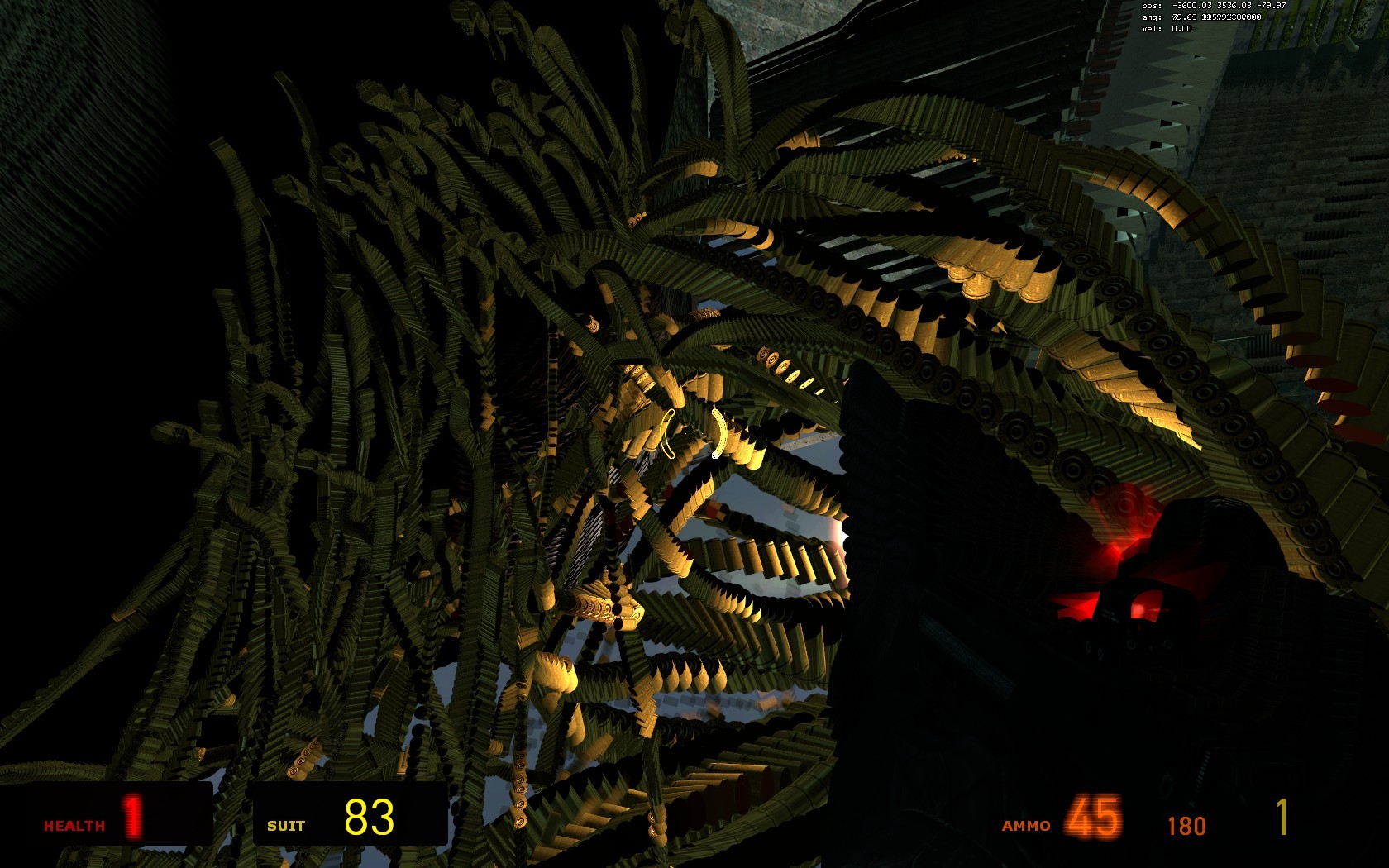1389x868 pixels.
Task: Click the AMMO label in the HUD
Action: 1027,825
